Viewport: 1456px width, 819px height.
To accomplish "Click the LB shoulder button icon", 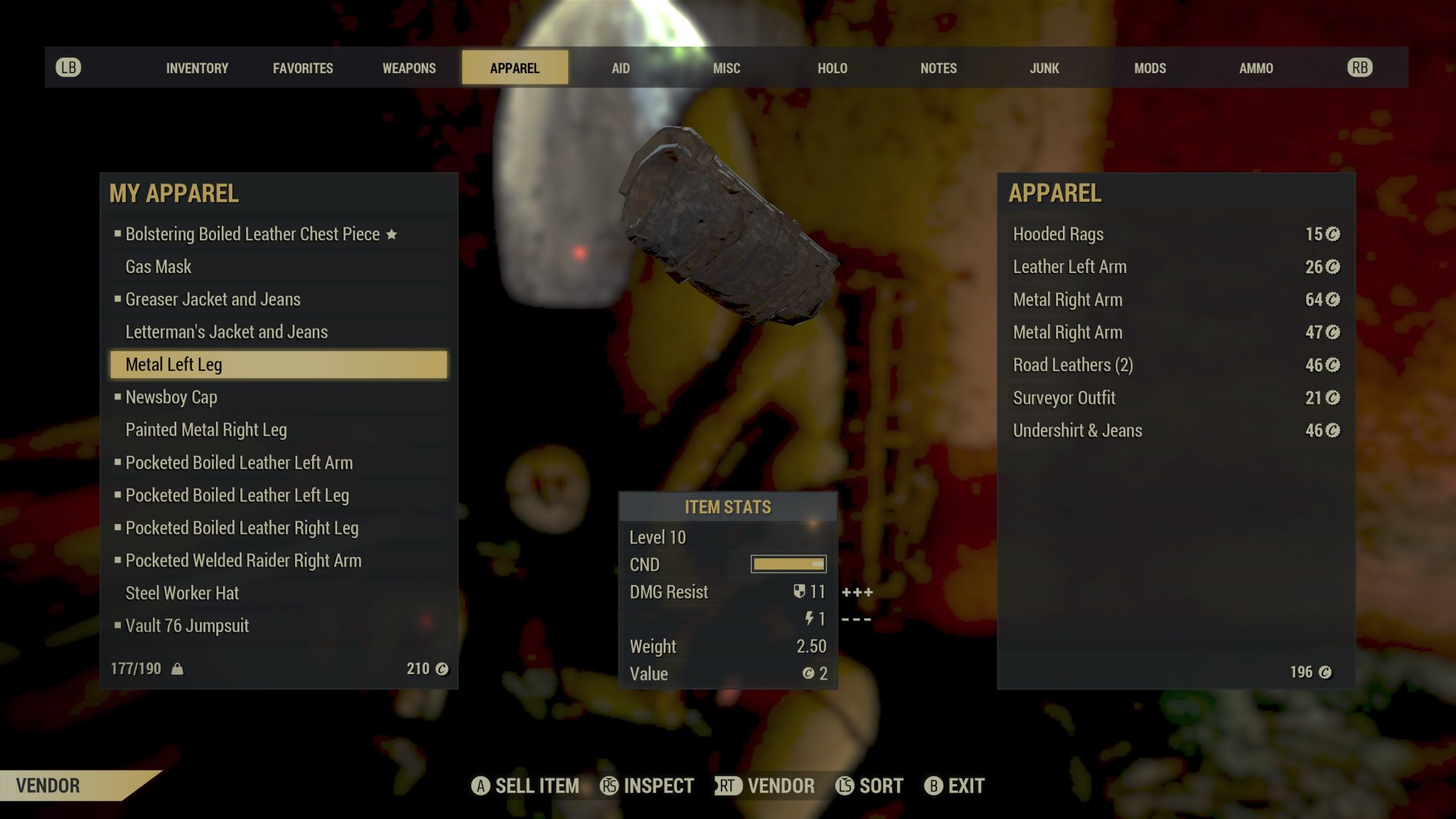I will (68, 66).
